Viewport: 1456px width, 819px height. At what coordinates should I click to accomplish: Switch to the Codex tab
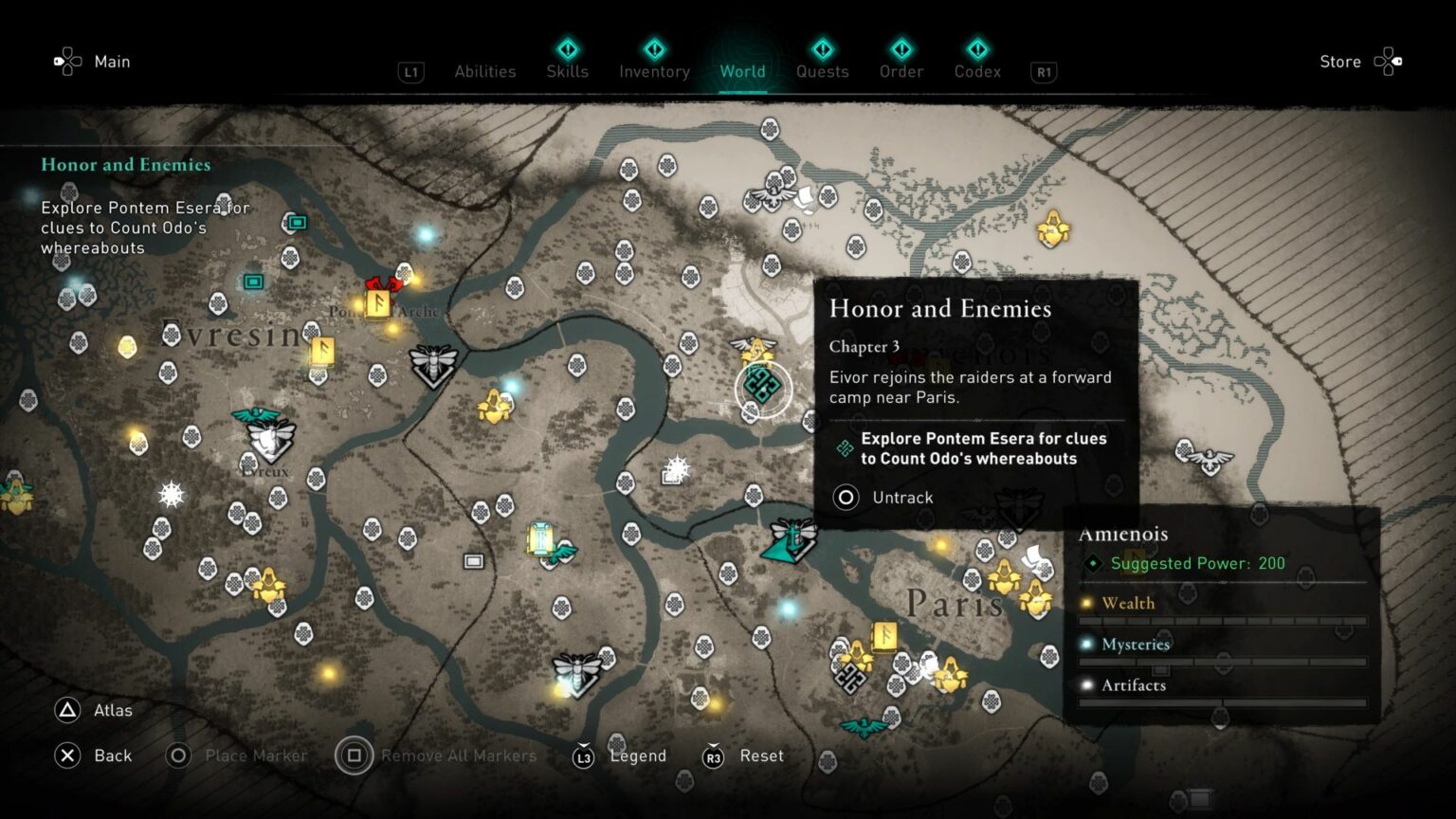976,71
